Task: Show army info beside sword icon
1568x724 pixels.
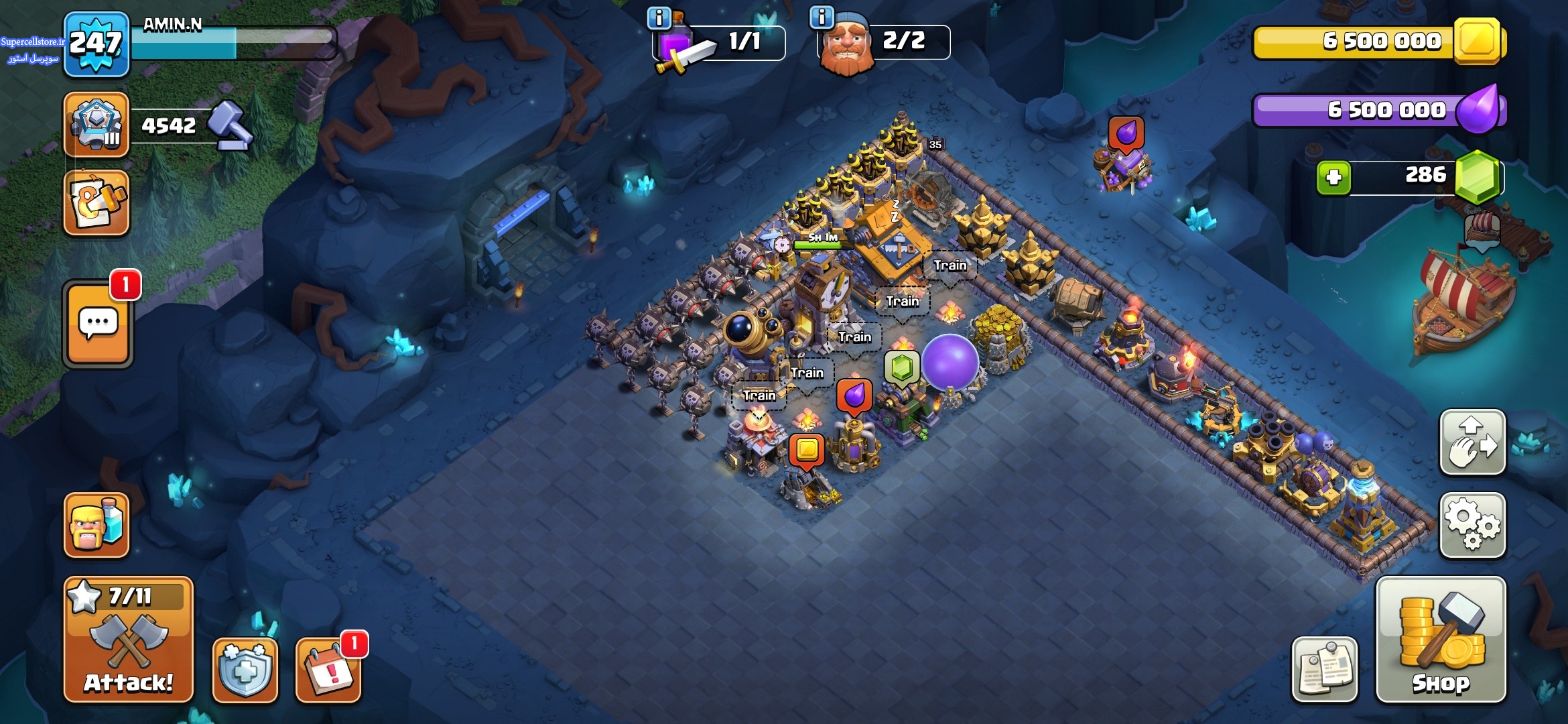Action: coord(659,18)
